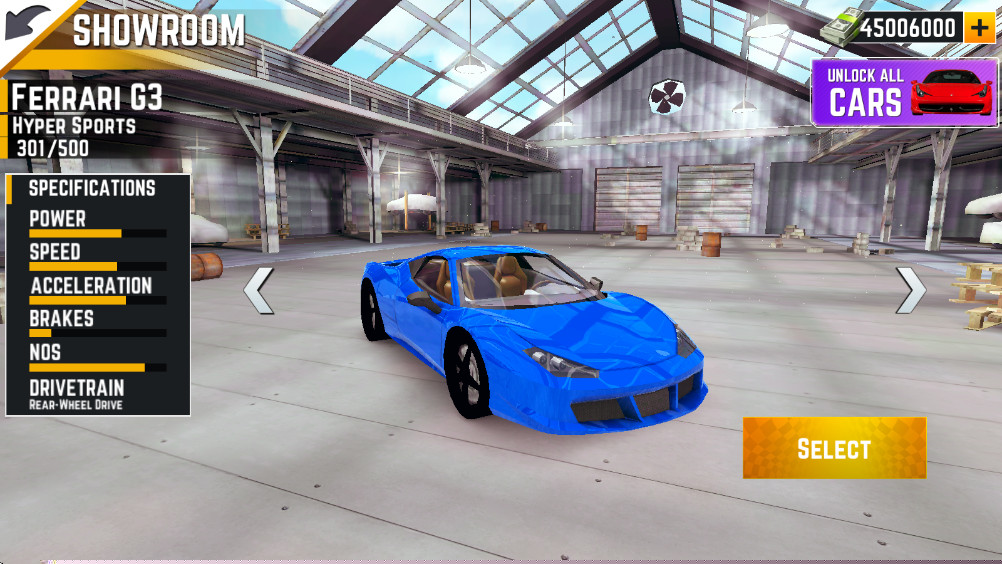
Task: Show the previous car with the left arrow
Action: pyautogui.click(x=258, y=290)
